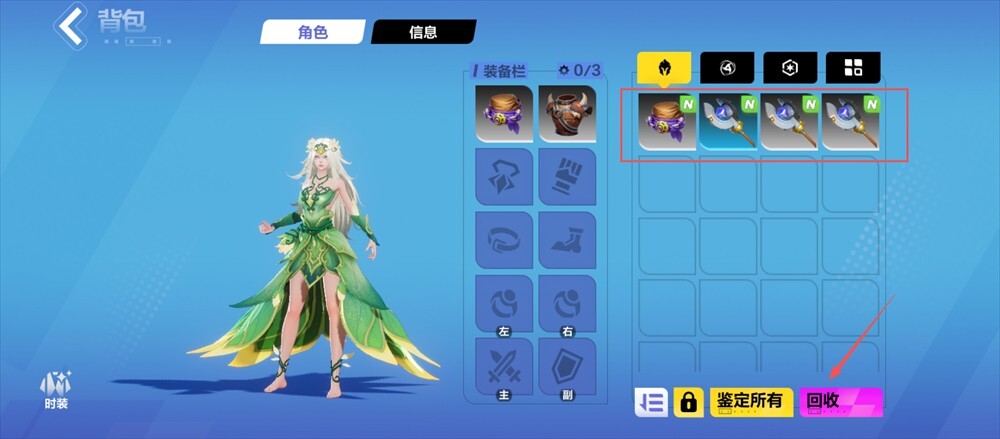The width and height of the screenshot is (1000, 439).
Task: Open the four-squares grid category tab
Action: (x=853, y=68)
